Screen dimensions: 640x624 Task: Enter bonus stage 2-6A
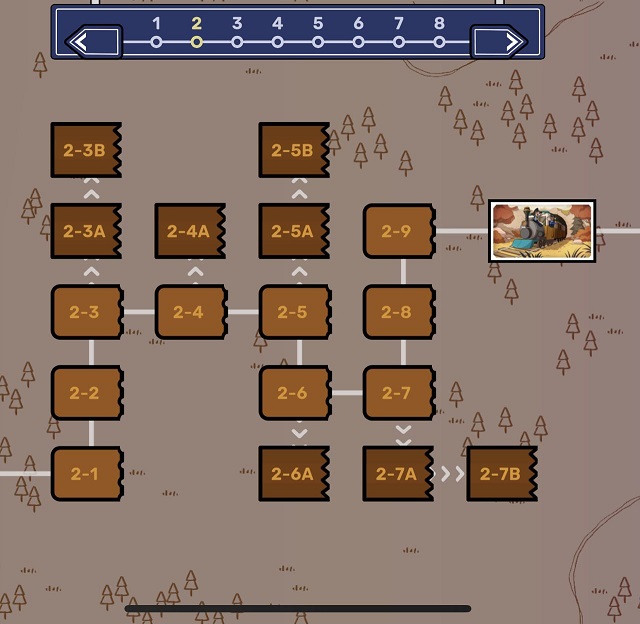[x=294, y=474]
